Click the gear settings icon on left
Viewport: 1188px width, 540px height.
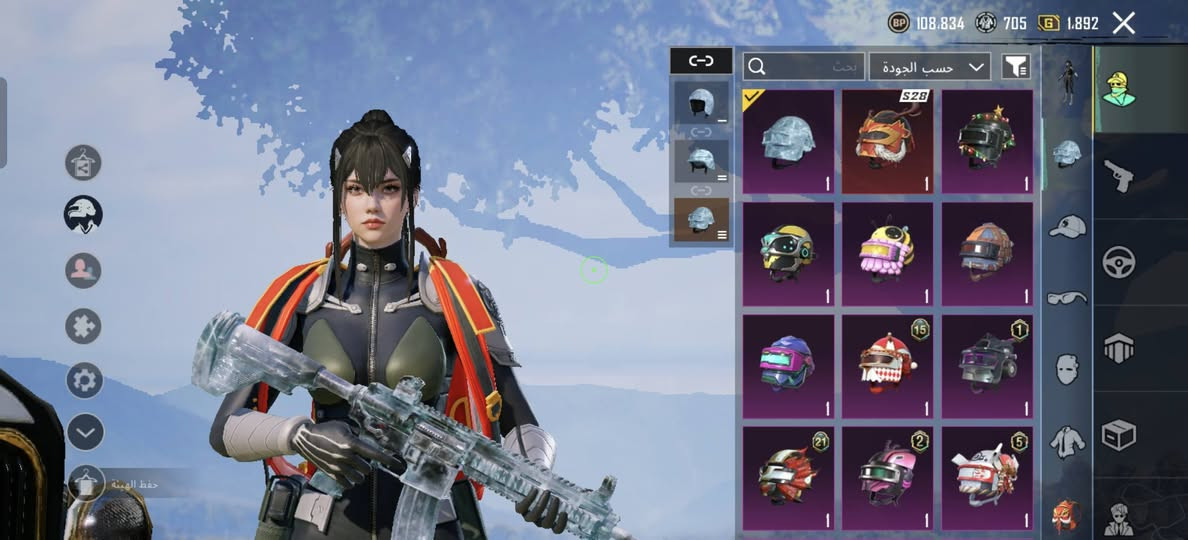(x=85, y=380)
